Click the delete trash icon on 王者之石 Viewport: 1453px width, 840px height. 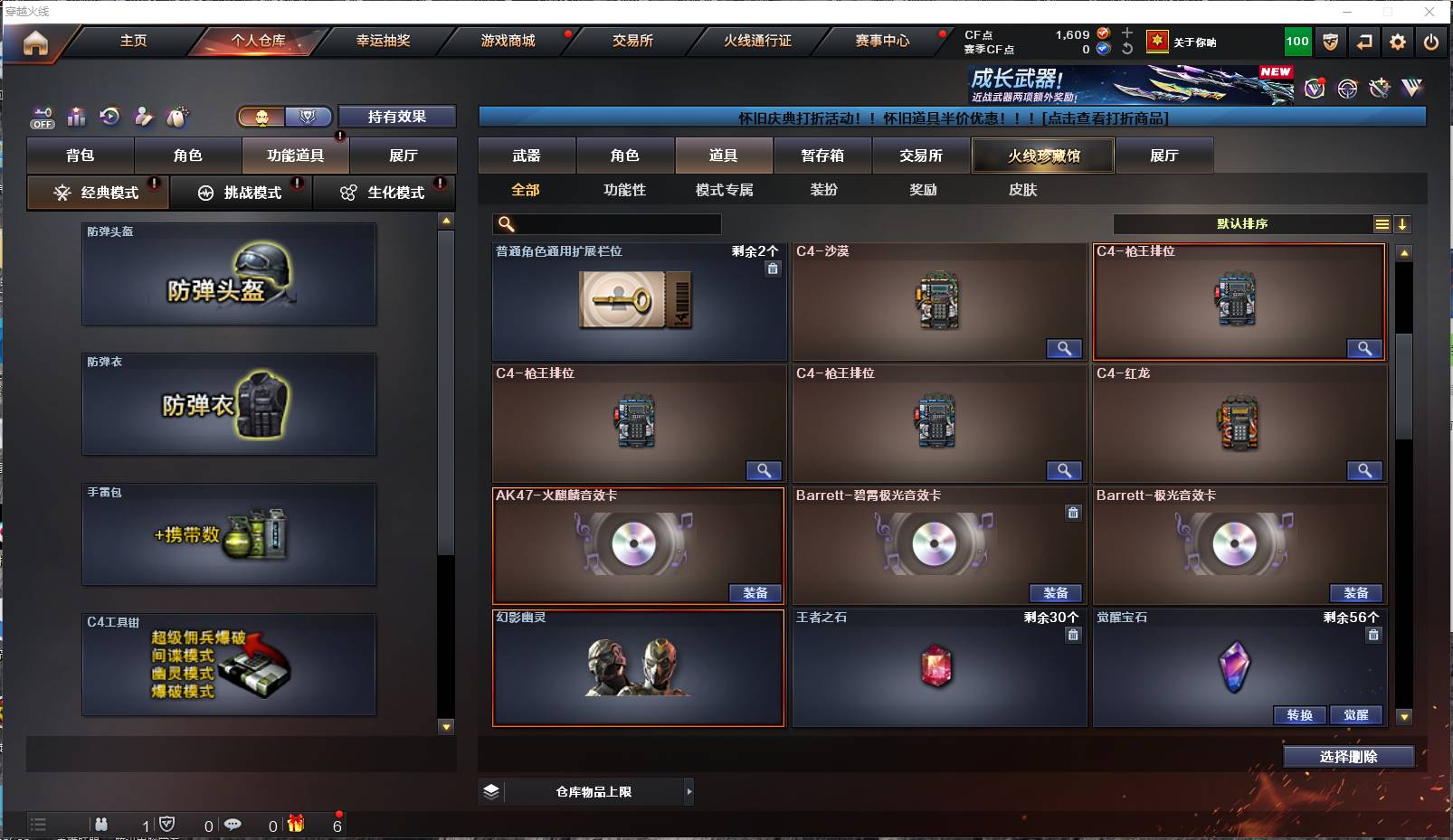coord(1073,635)
